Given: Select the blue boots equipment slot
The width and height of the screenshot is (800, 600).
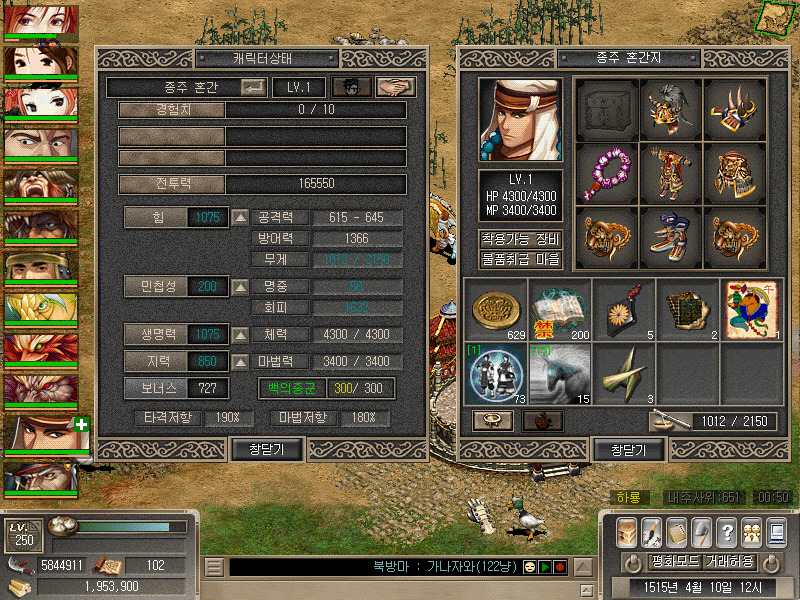Looking at the screenshot, I should tap(671, 237).
